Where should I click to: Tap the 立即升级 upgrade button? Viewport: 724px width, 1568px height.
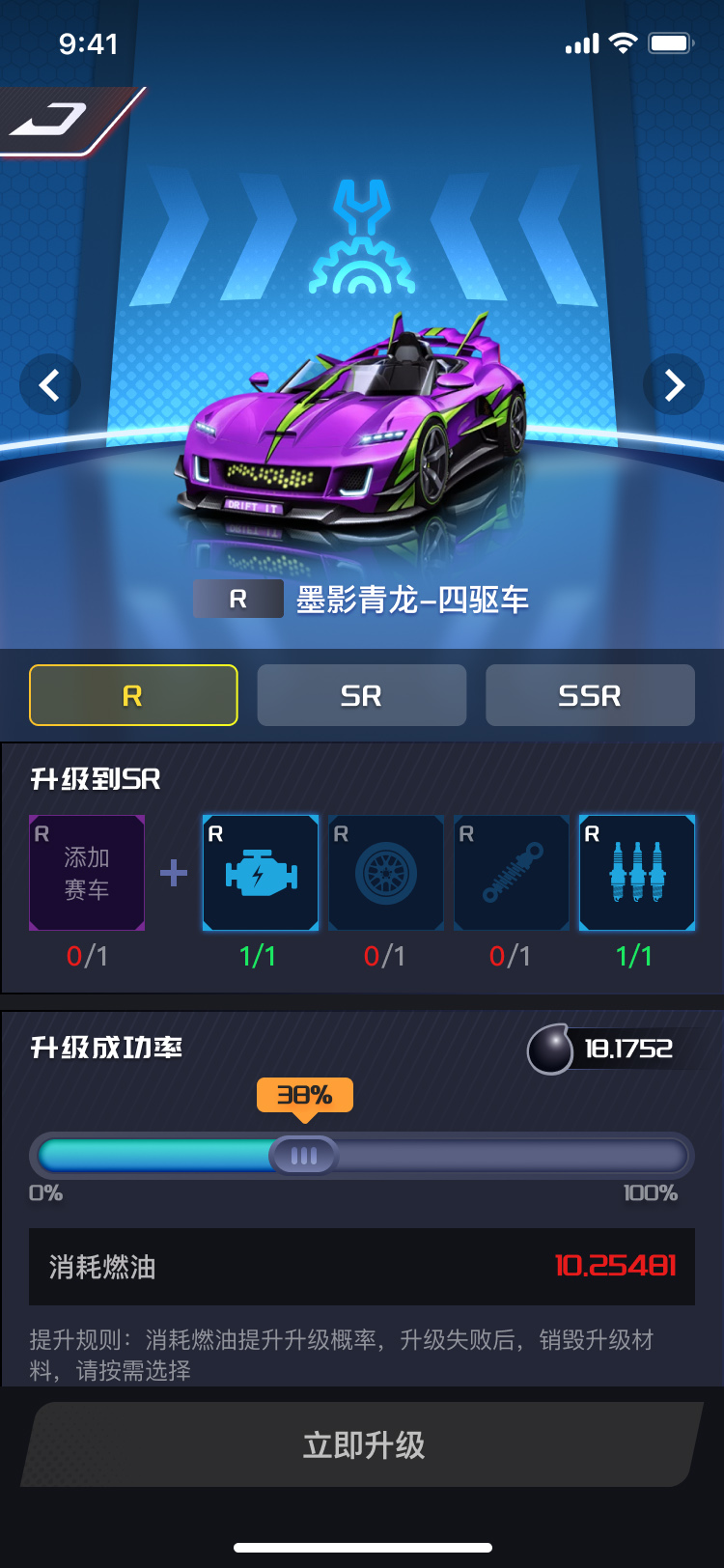click(362, 1444)
